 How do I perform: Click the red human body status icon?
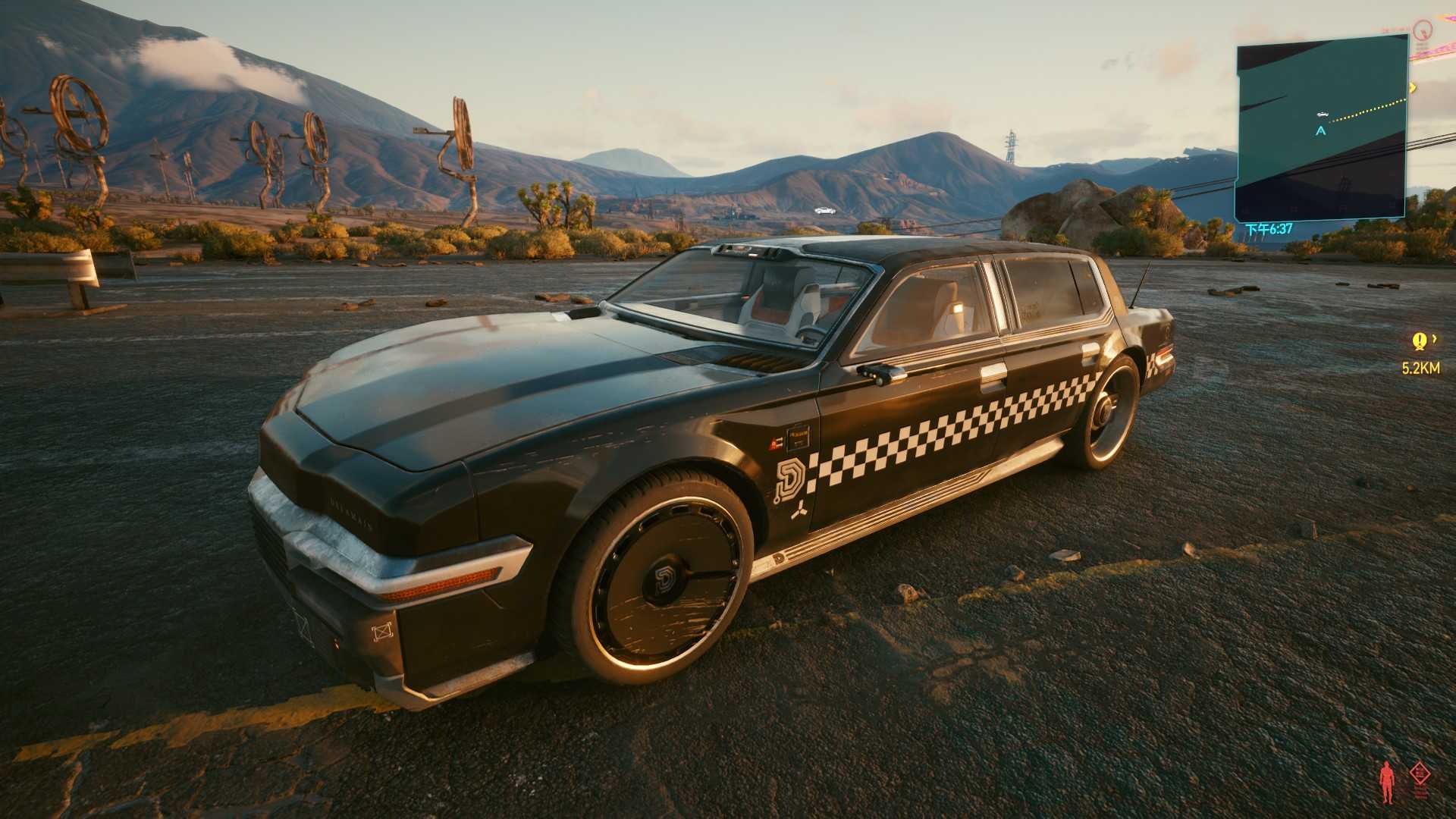click(1387, 782)
